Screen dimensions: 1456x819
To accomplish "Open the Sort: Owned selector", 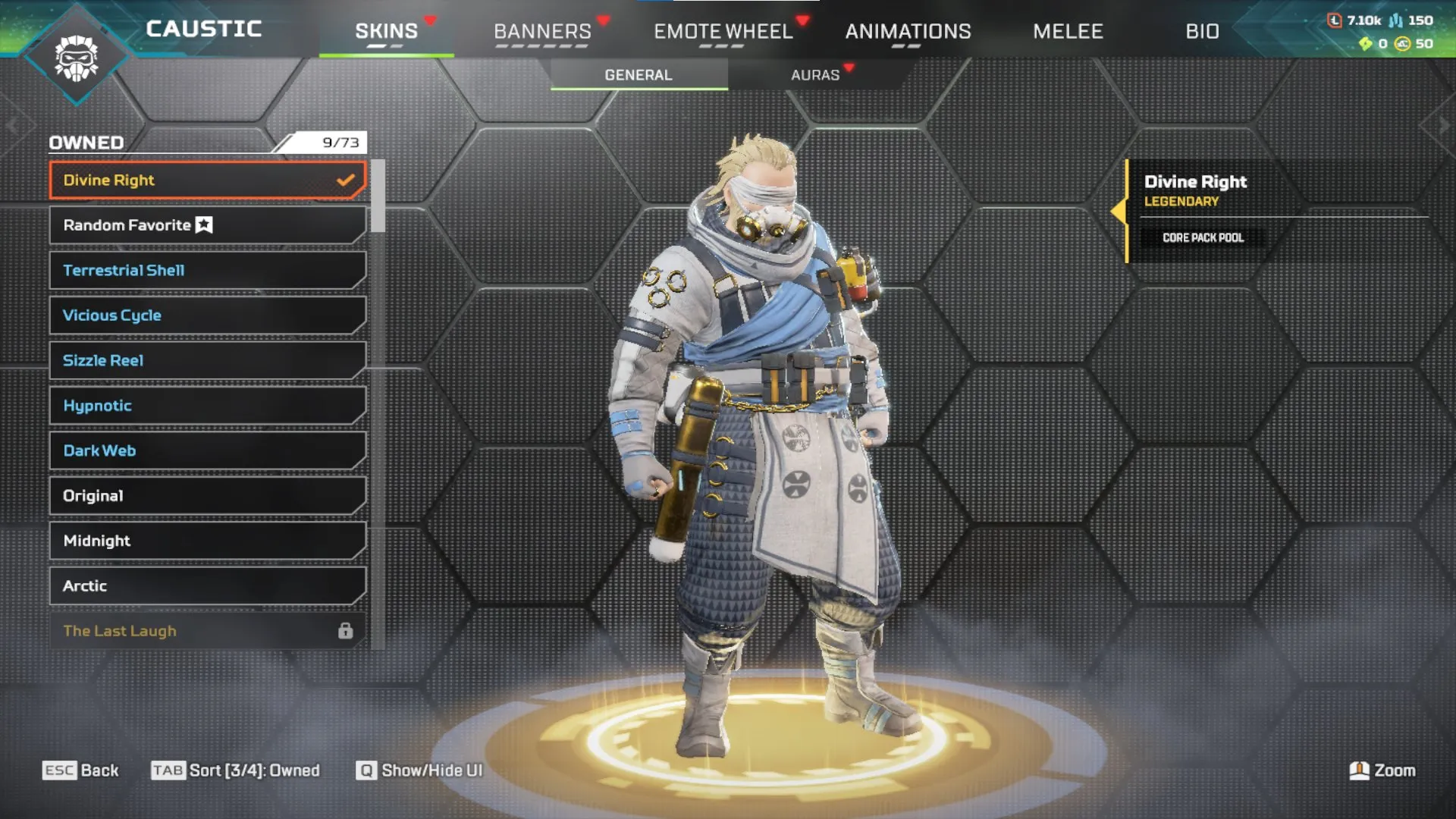I will click(x=235, y=770).
